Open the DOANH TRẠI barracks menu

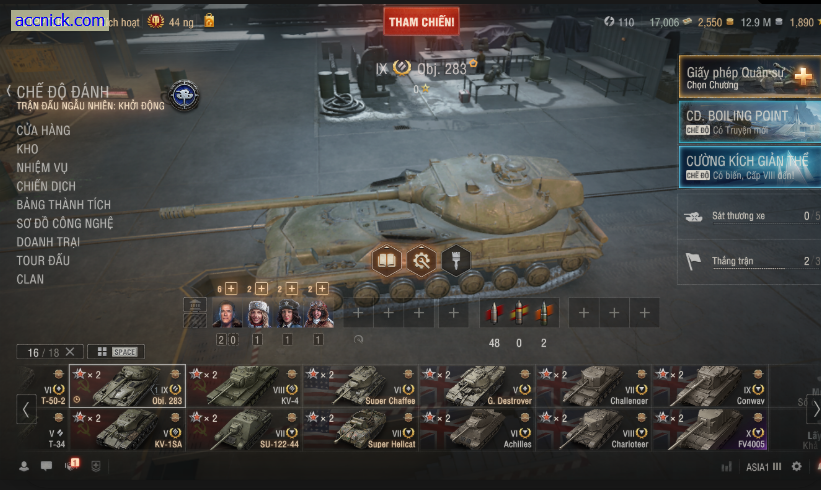point(48,242)
